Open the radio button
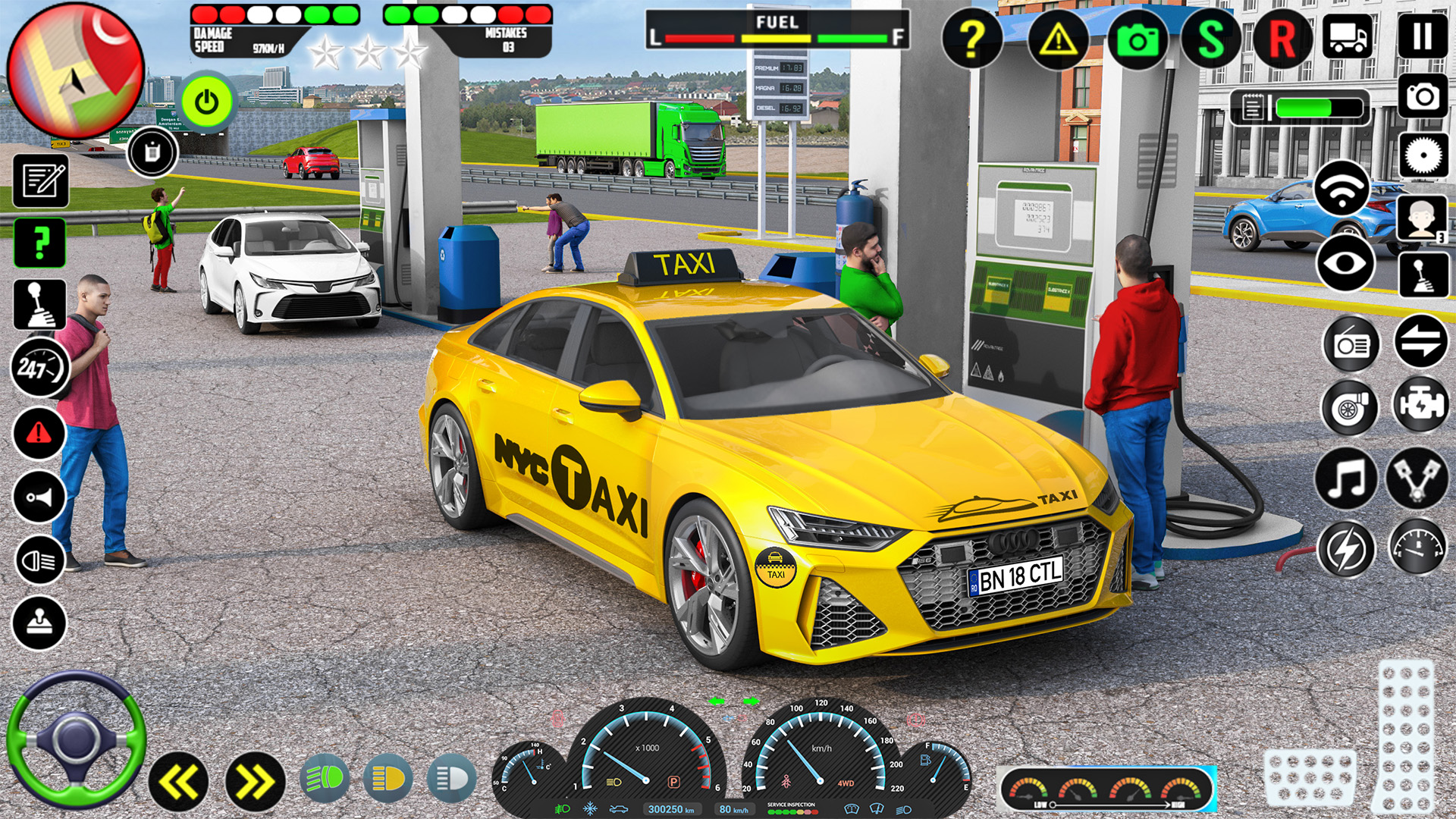 click(1351, 345)
